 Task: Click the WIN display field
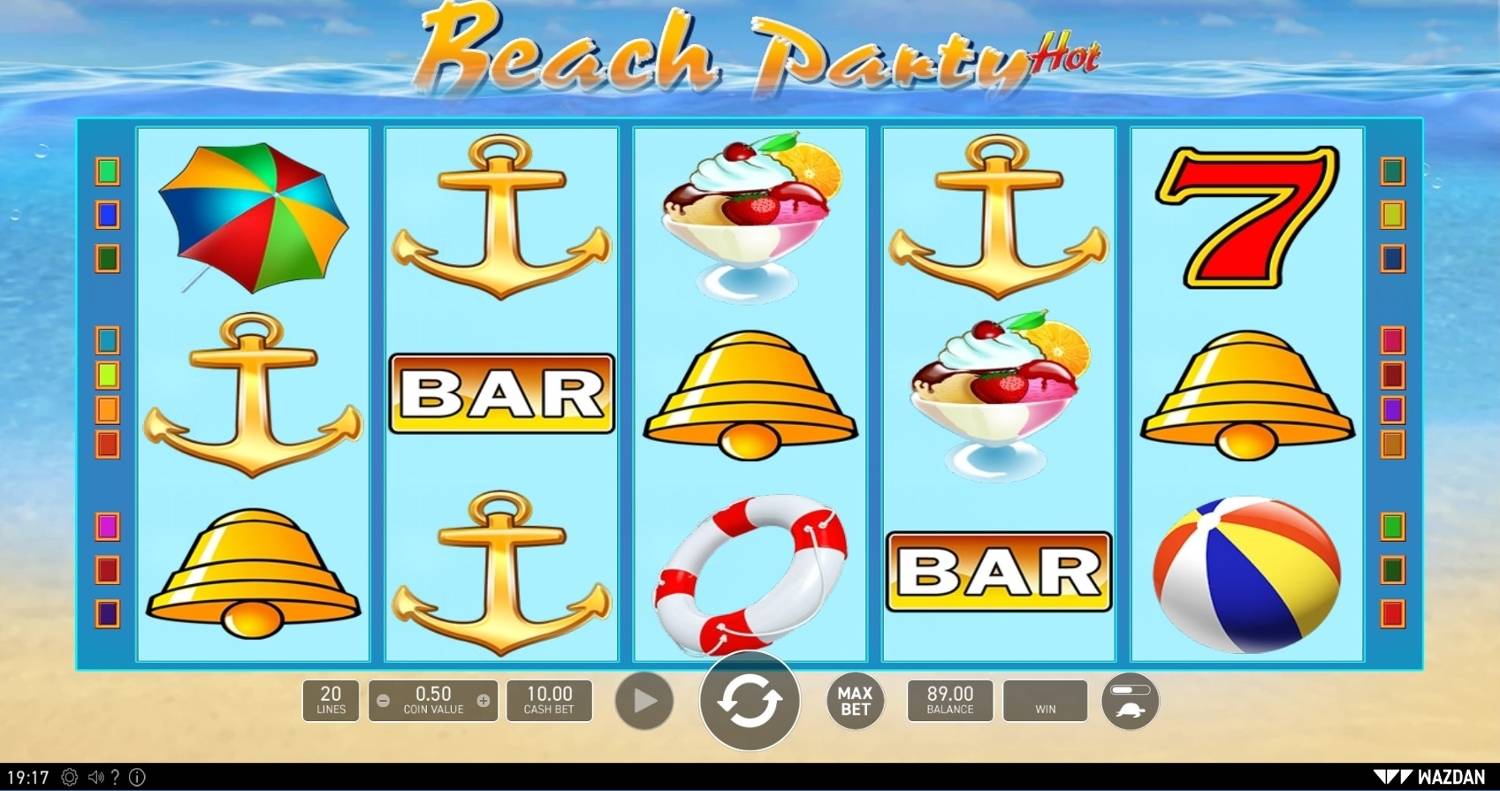point(1045,700)
